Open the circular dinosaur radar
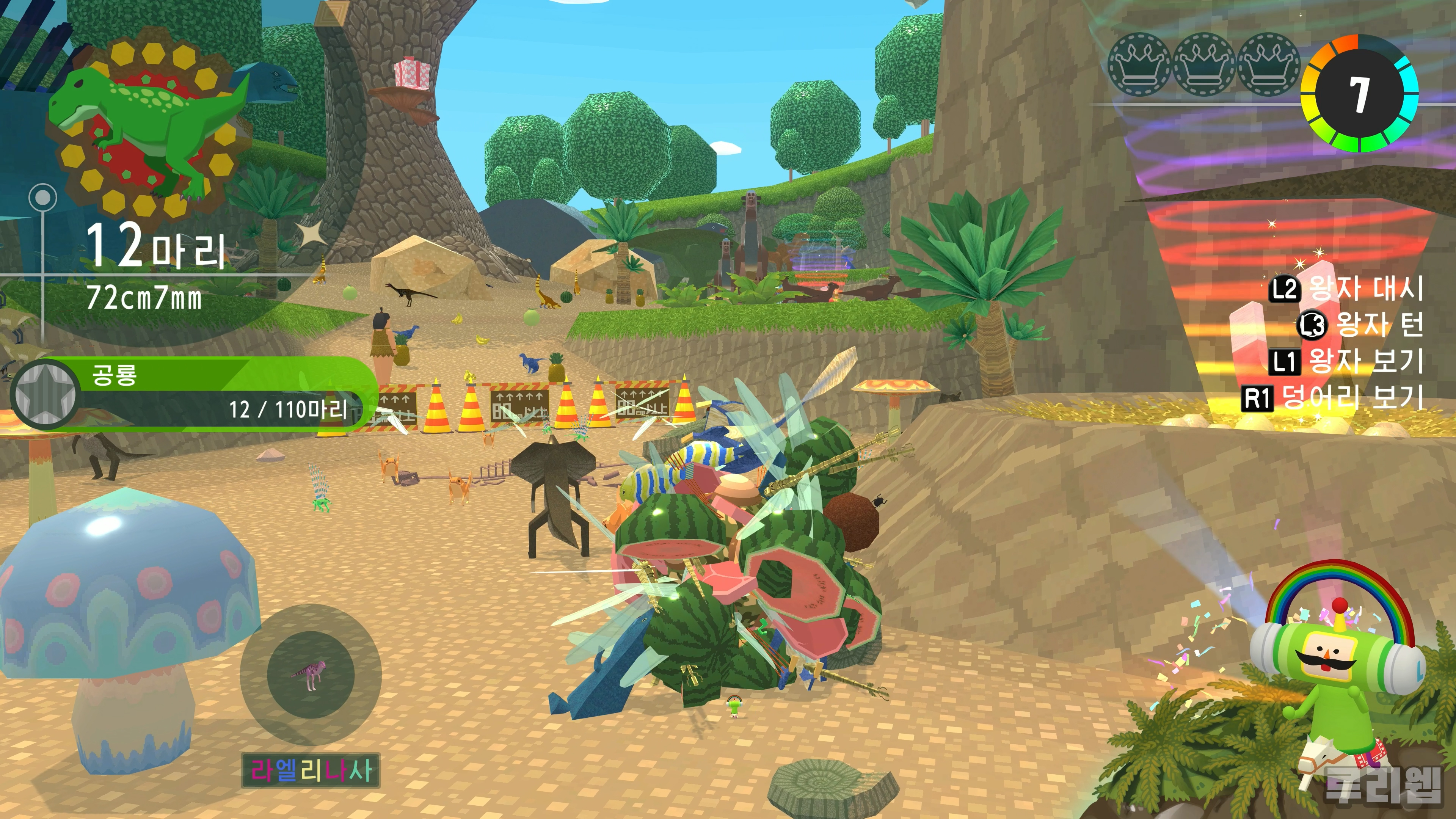 [x=310, y=674]
